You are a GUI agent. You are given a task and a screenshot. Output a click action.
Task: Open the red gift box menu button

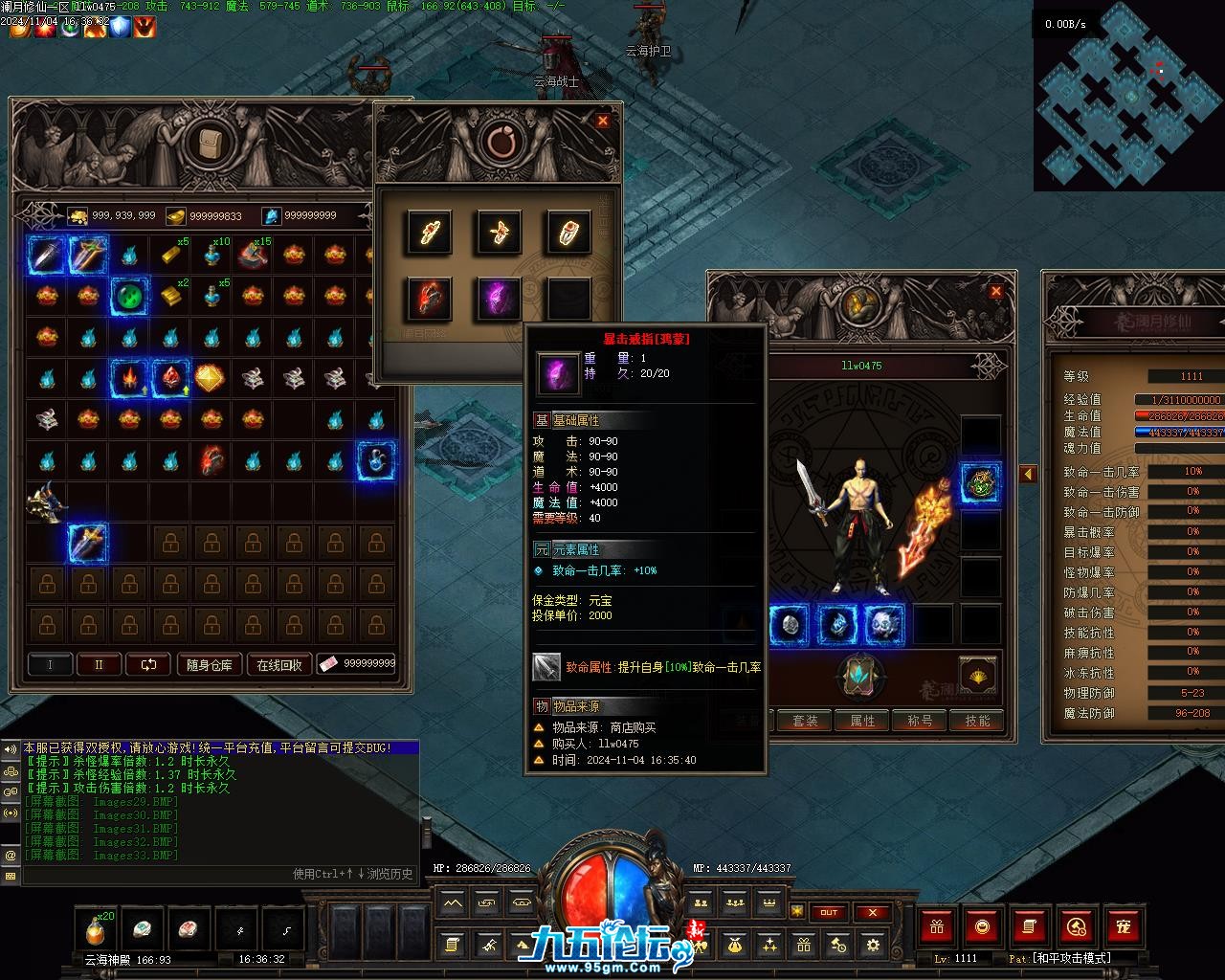tap(937, 926)
